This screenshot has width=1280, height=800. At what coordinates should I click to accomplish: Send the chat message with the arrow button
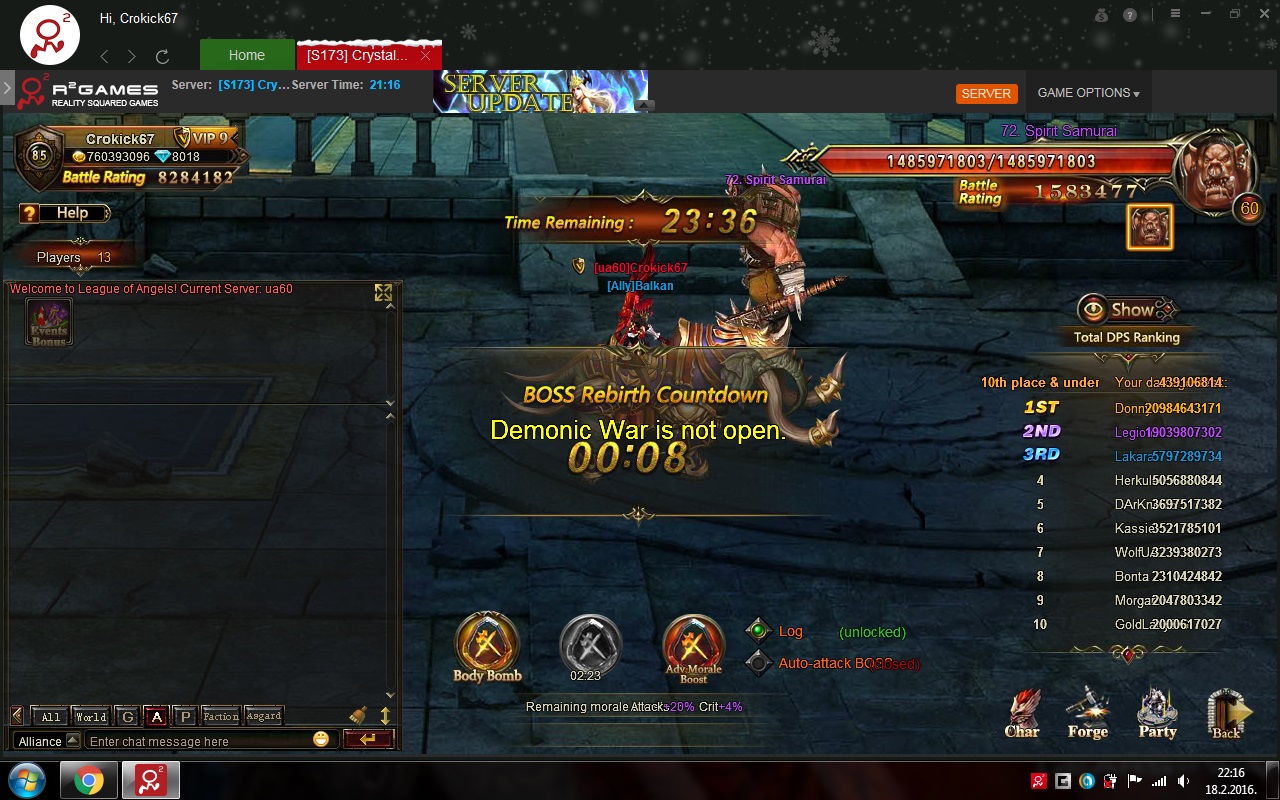click(x=367, y=740)
